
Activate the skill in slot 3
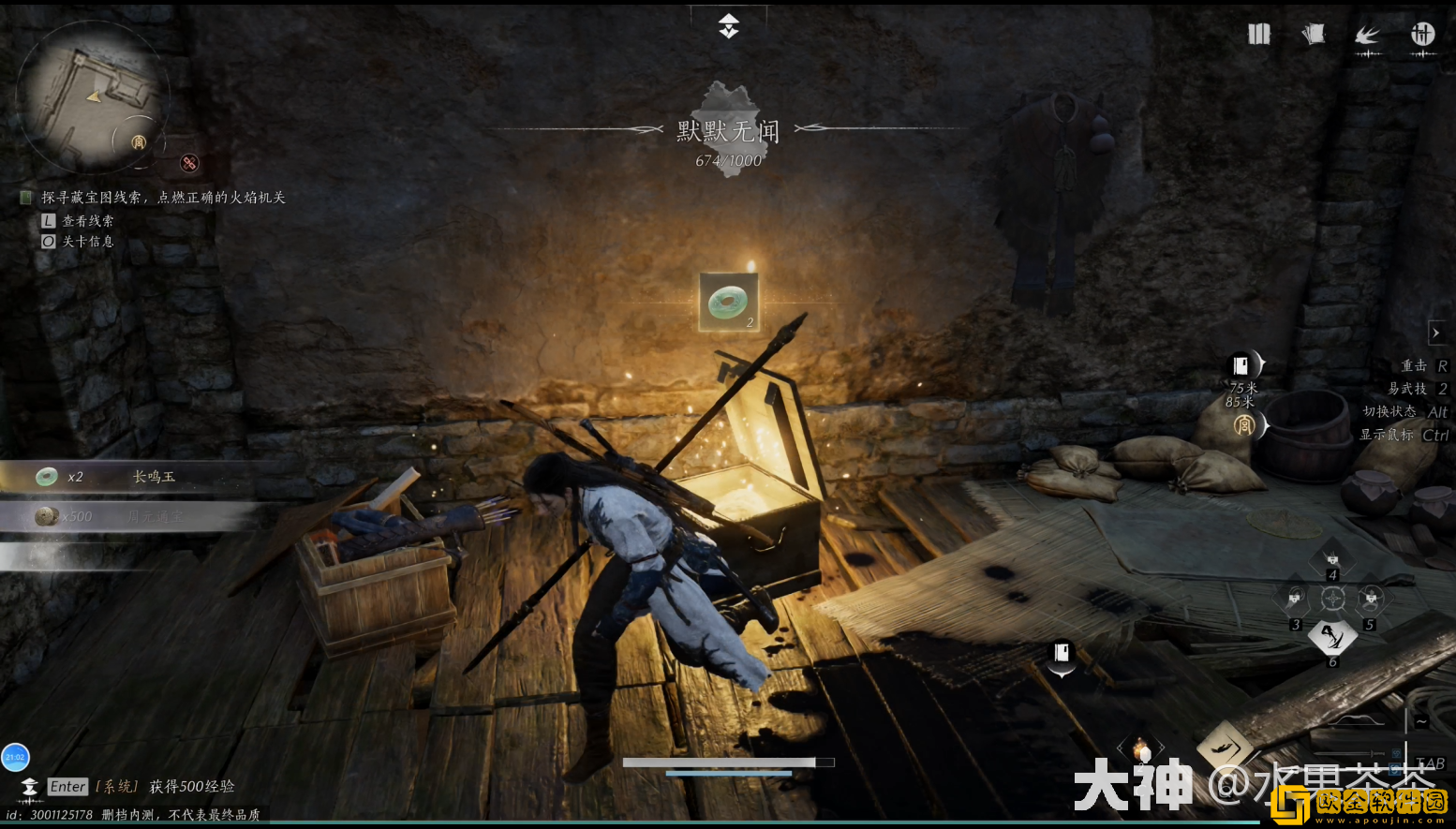[x=1295, y=598]
